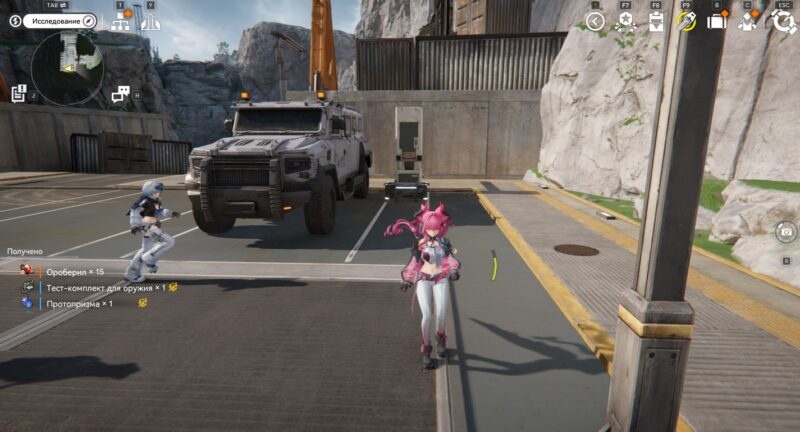Open the star badge events icon
This screenshot has width=800, height=432.
[x=626, y=21]
